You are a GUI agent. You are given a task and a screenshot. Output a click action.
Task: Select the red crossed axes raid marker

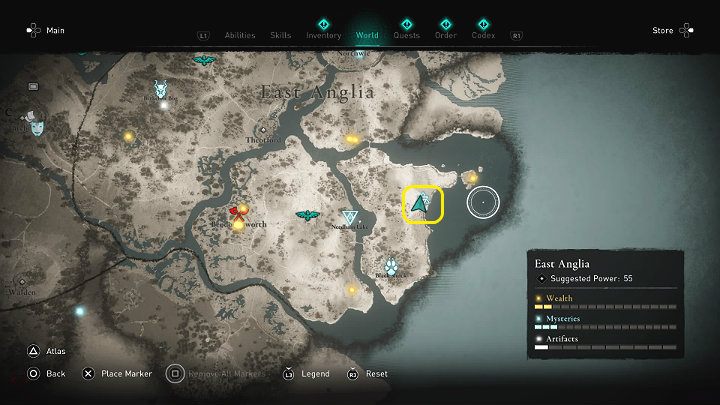(x=238, y=211)
